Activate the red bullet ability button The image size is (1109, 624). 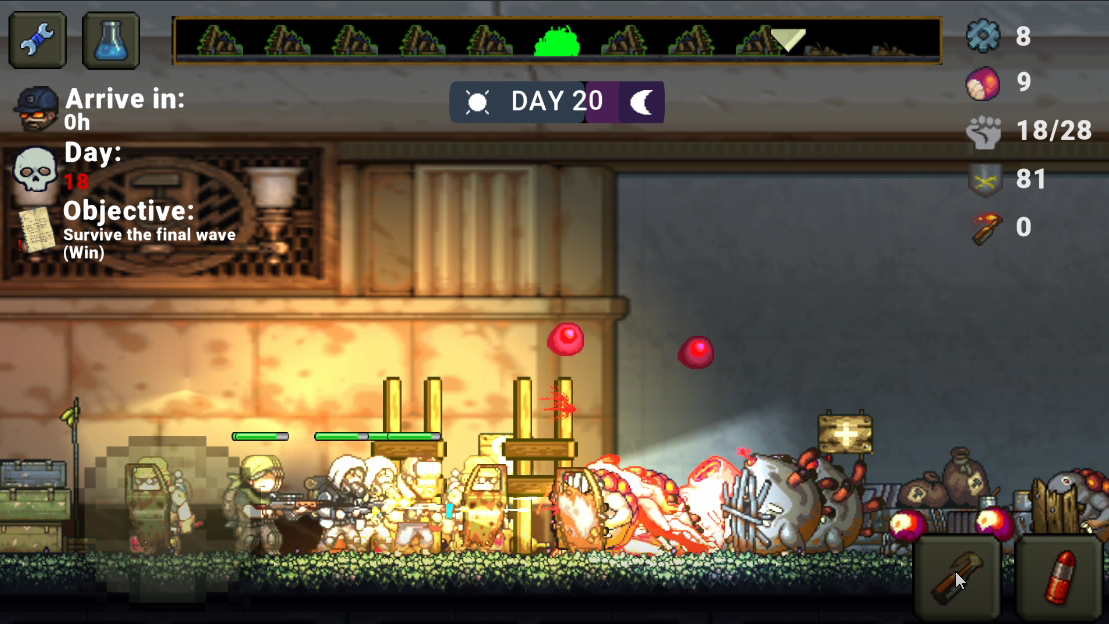point(1061,578)
